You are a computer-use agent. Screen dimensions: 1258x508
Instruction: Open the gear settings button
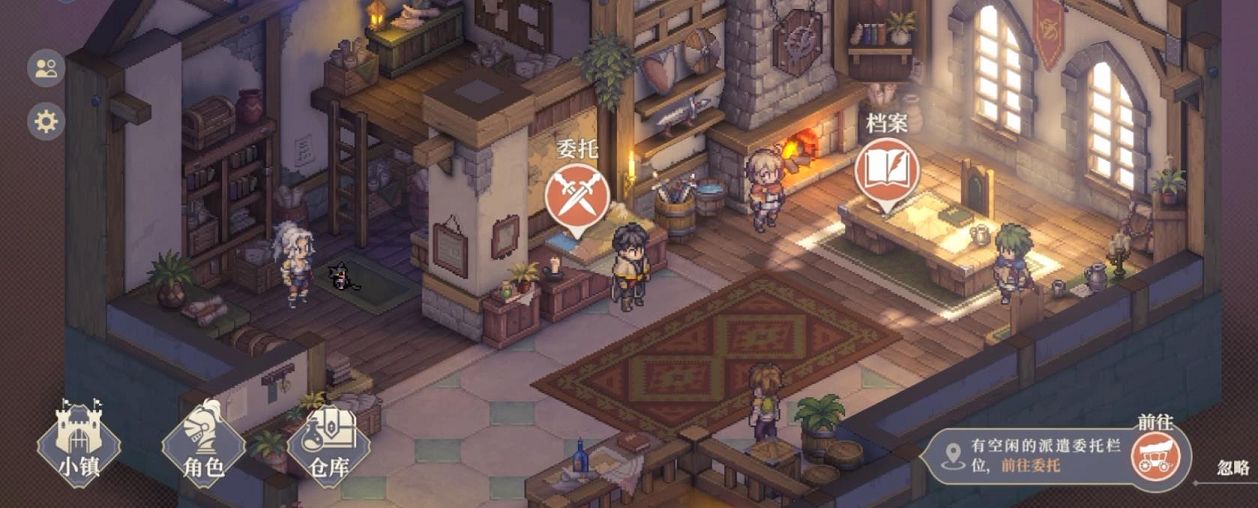tap(46, 122)
